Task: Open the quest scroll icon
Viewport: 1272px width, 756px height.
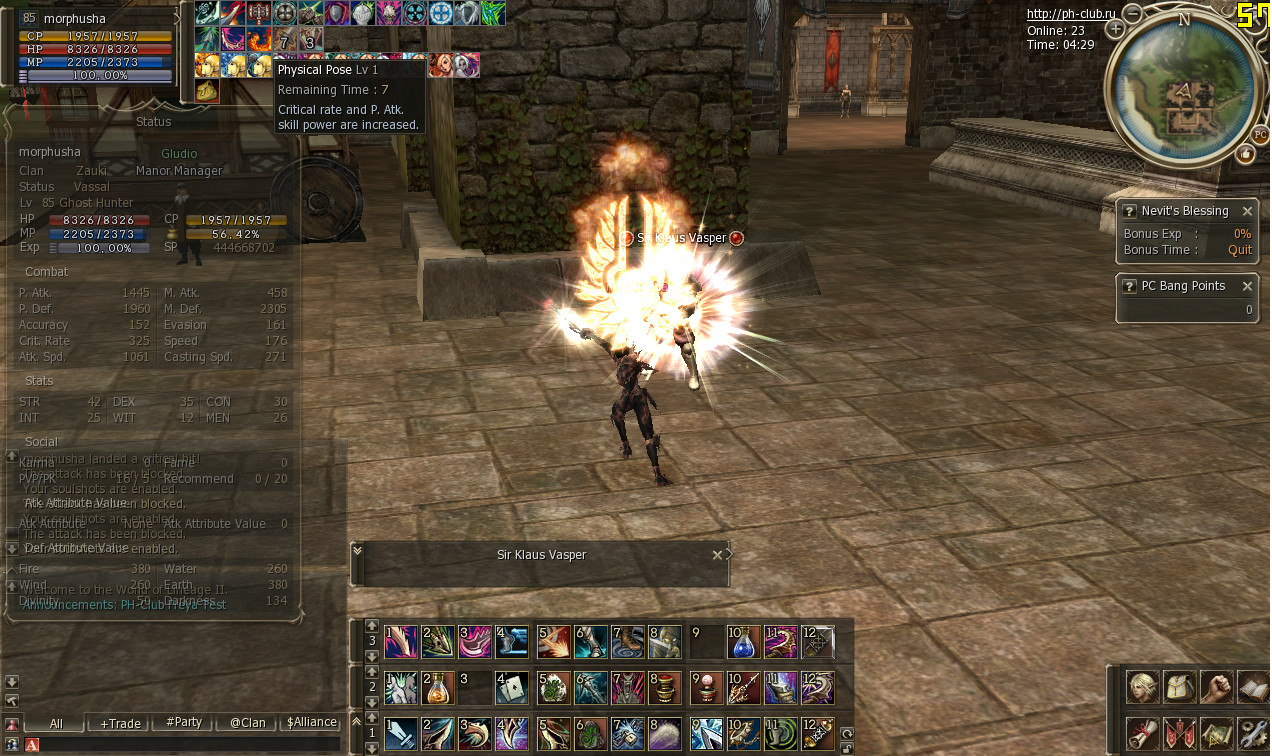Action: coord(1143,733)
